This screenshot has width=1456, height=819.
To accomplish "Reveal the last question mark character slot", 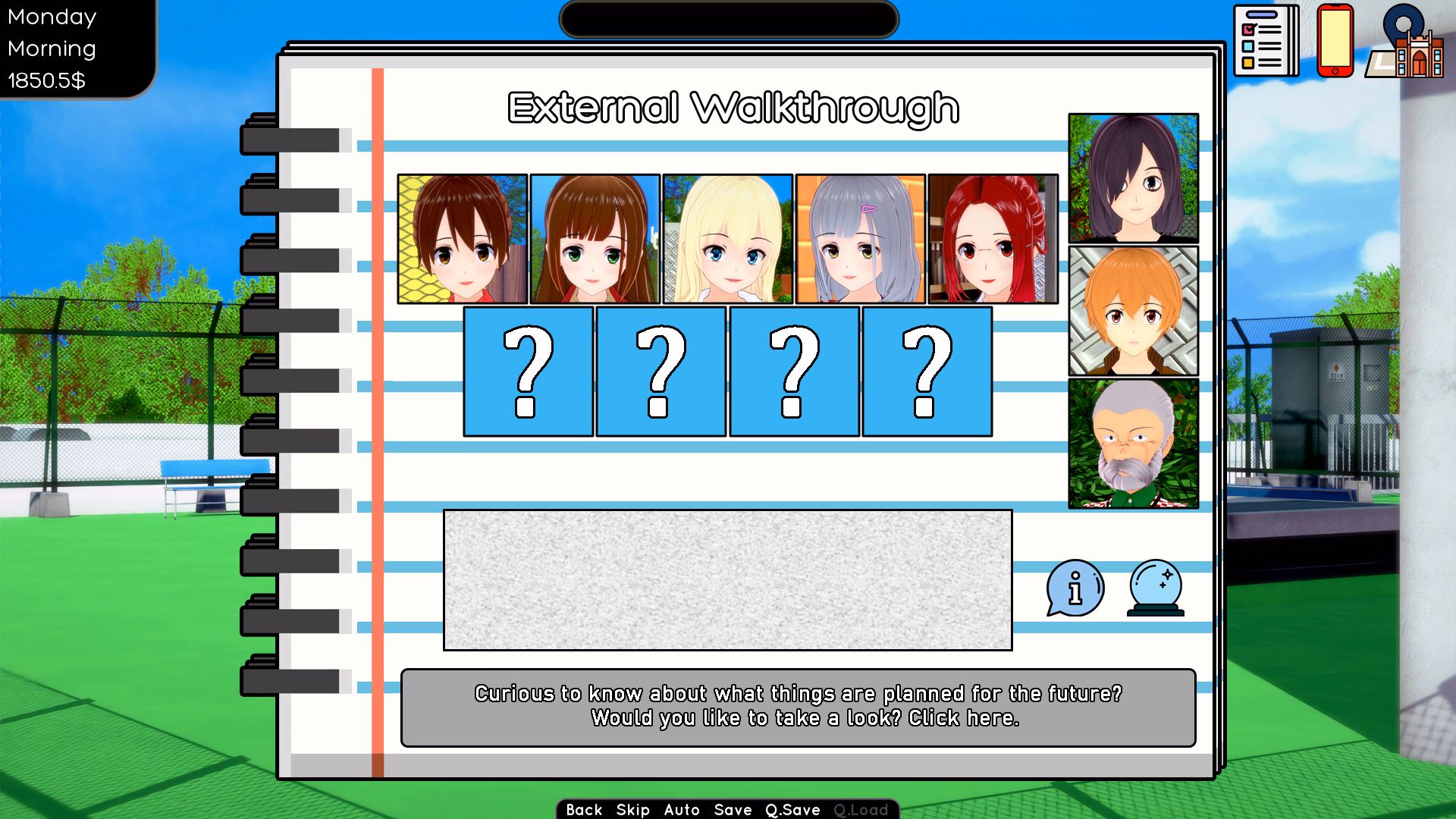I will [927, 371].
